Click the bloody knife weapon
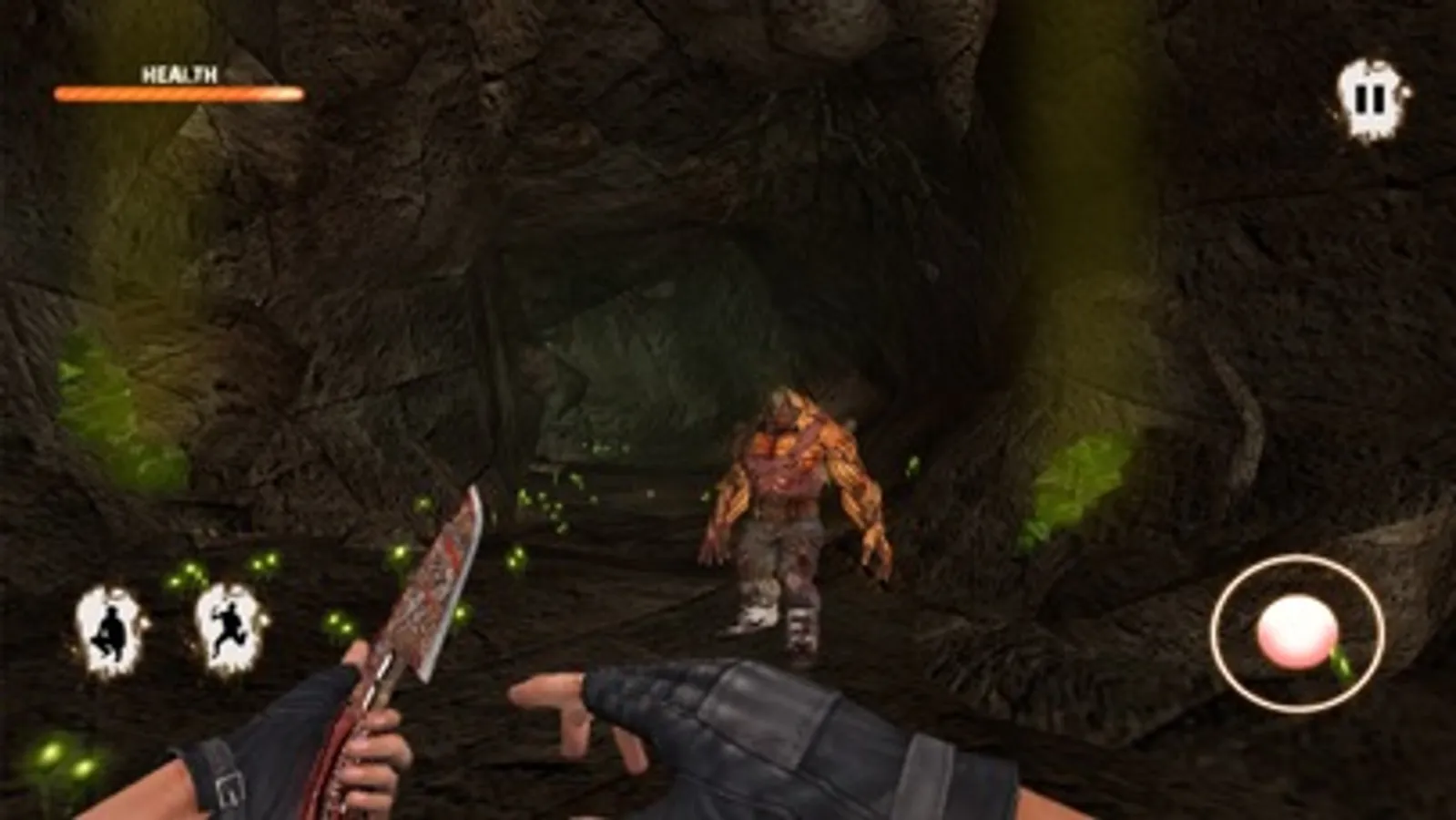1456x820 pixels. [x=428, y=592]
